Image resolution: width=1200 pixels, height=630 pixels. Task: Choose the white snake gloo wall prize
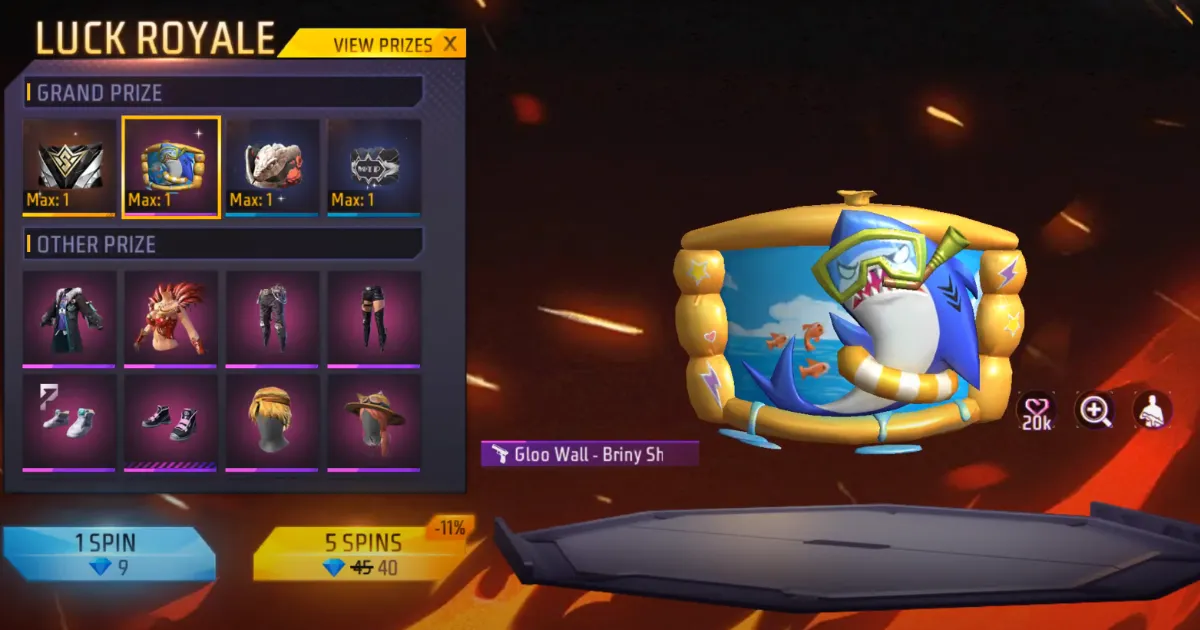pyautogui.click(x=273, y=166)
